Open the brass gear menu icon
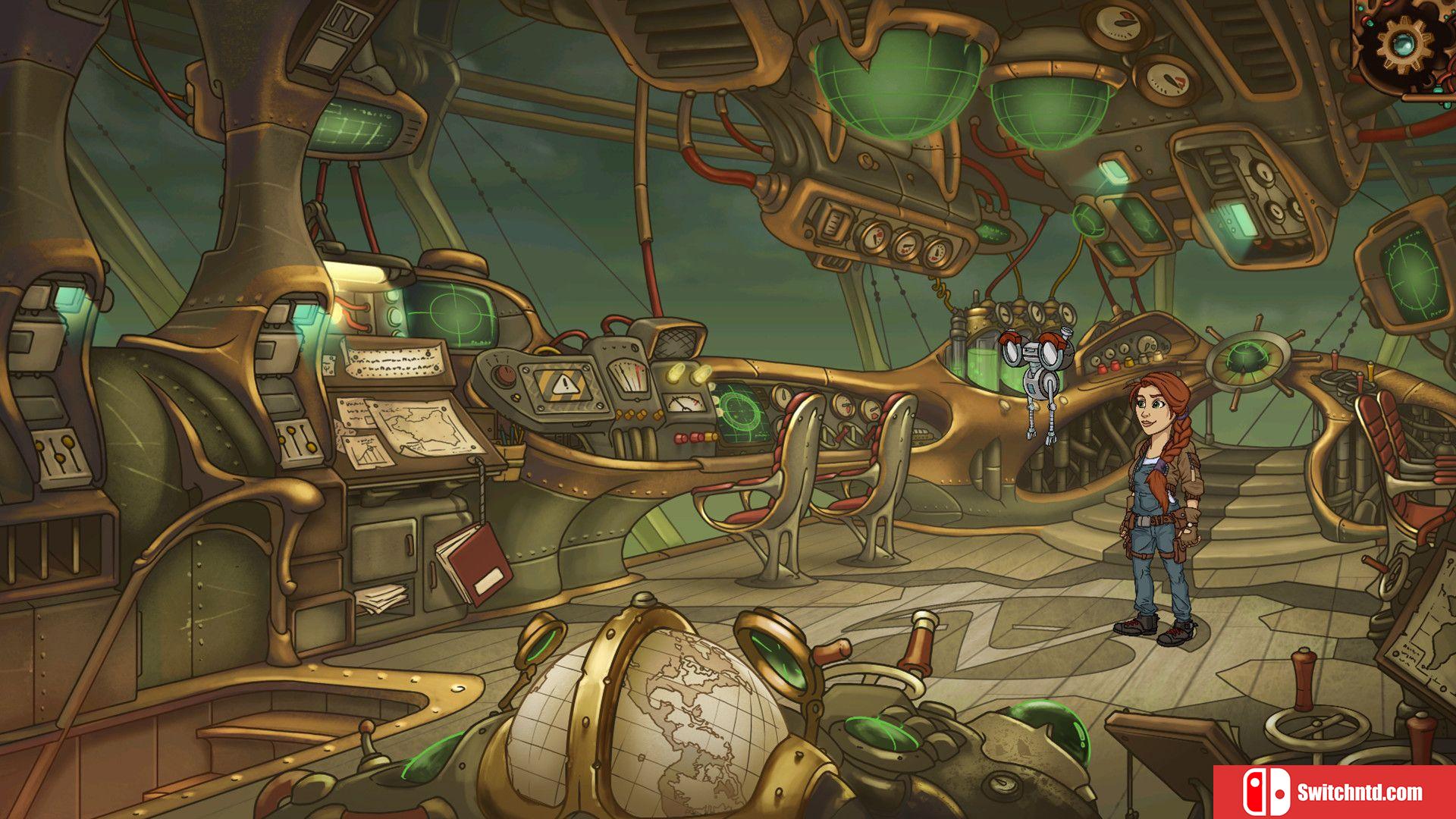1456x819 pixels. pyautogui.click(x=1404, y=43)
